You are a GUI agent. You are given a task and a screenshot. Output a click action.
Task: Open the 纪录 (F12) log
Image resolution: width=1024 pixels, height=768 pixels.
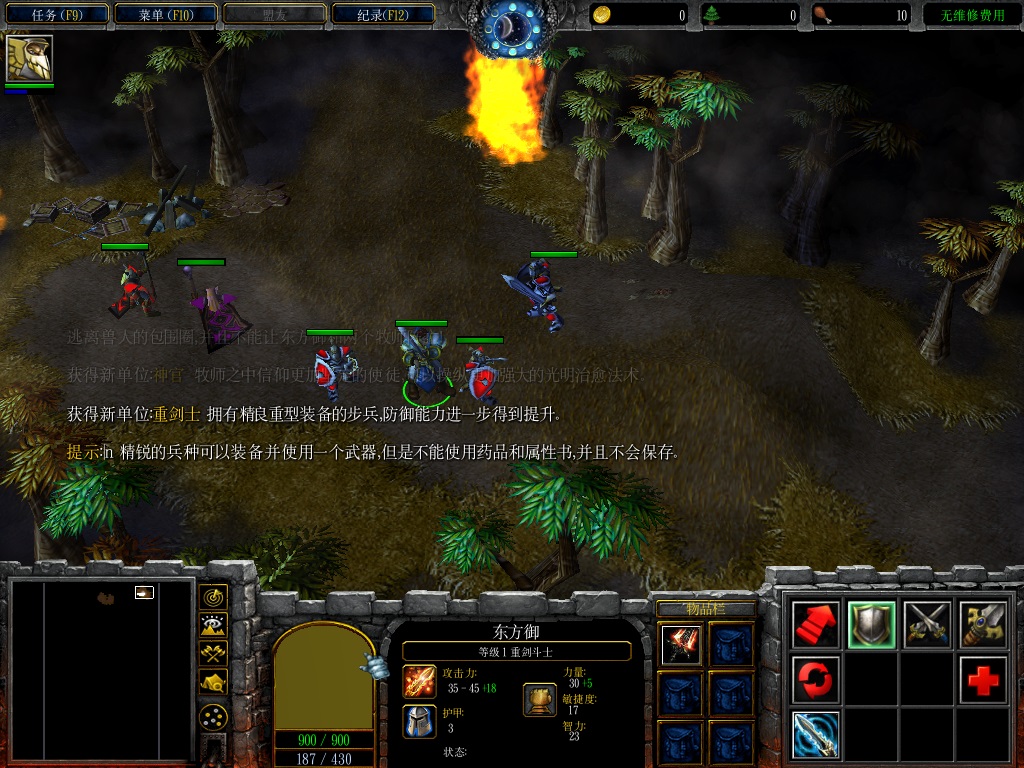point(383,15)
